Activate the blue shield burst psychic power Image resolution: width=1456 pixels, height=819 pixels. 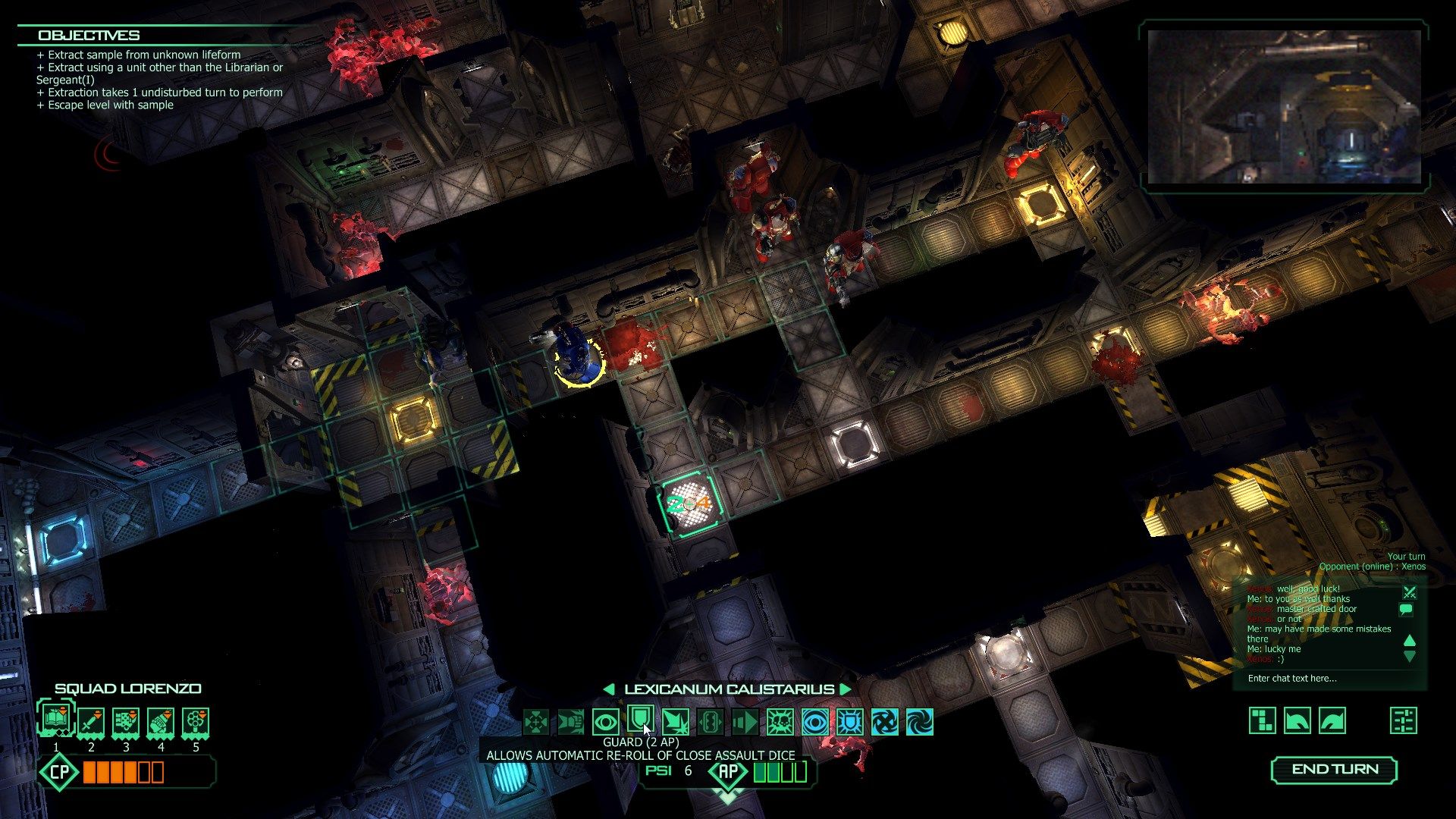(849, 722)
